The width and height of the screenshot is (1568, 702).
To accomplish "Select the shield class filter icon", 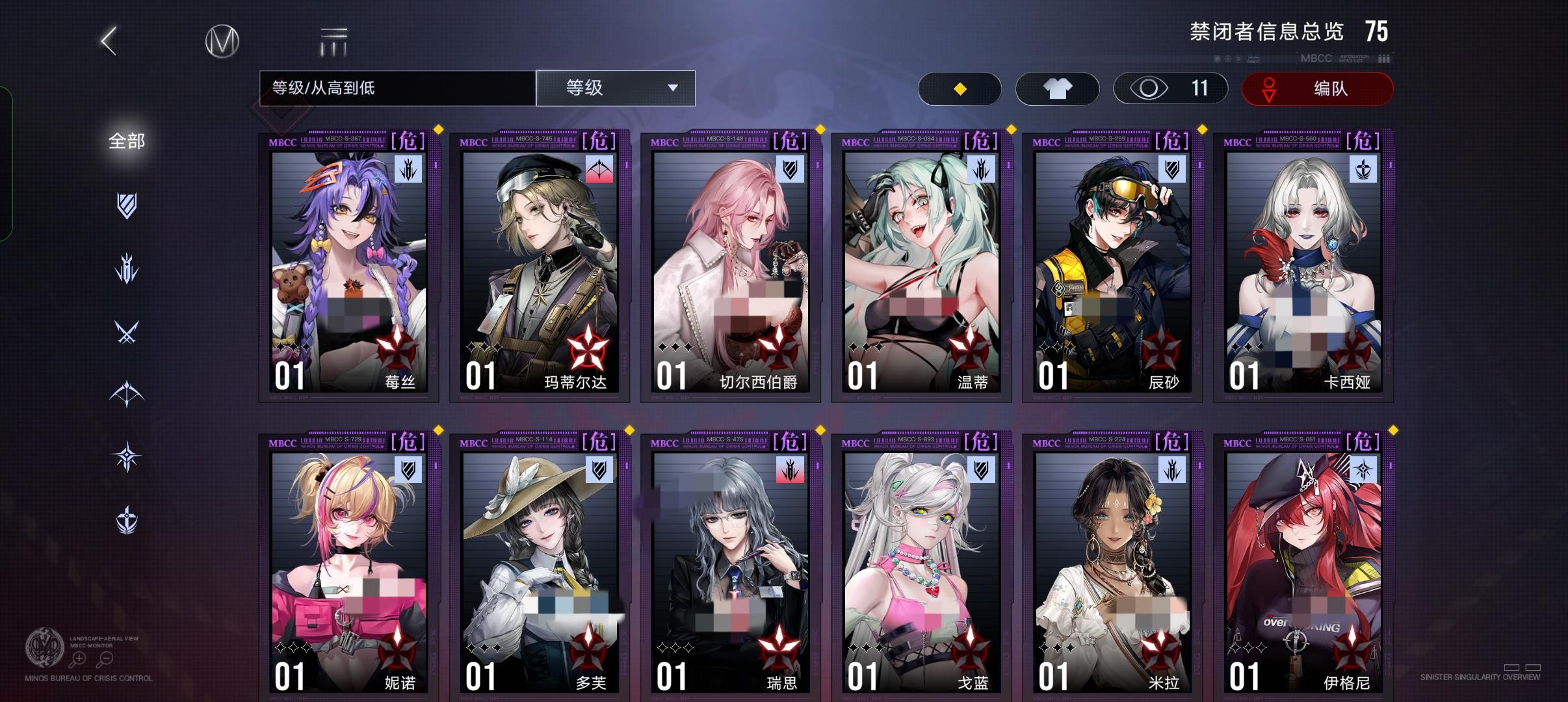I will click(x=127, y=207).
